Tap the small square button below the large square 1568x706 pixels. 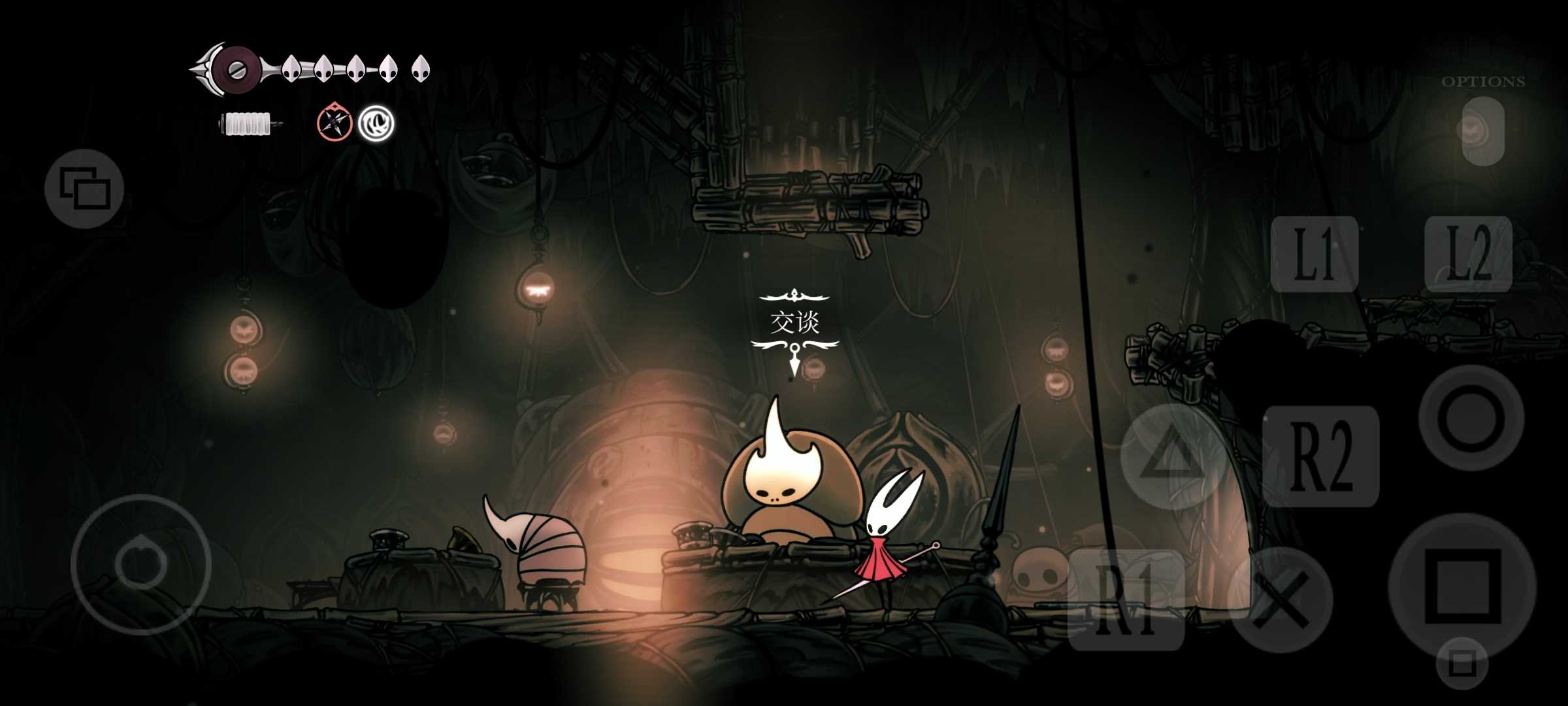1462,664
